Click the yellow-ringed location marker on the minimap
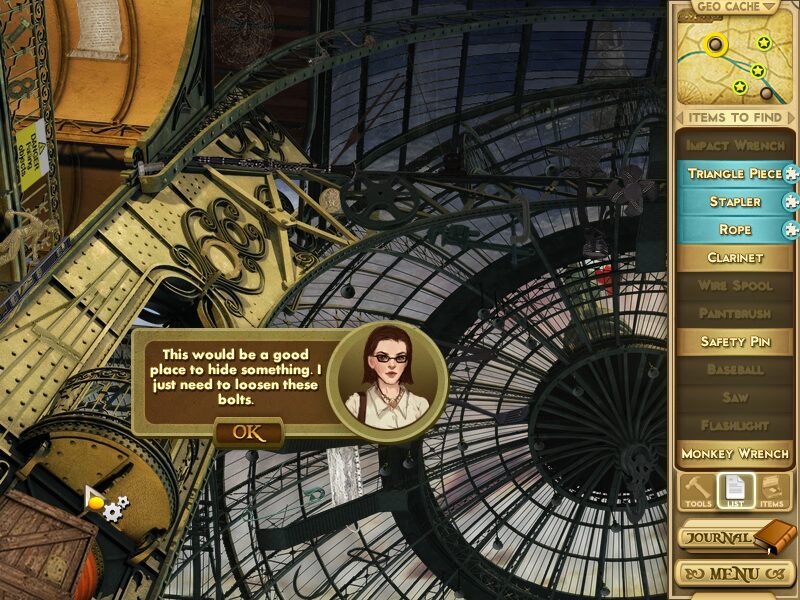This screenshot has height=600, width=800. coord(713,44)
